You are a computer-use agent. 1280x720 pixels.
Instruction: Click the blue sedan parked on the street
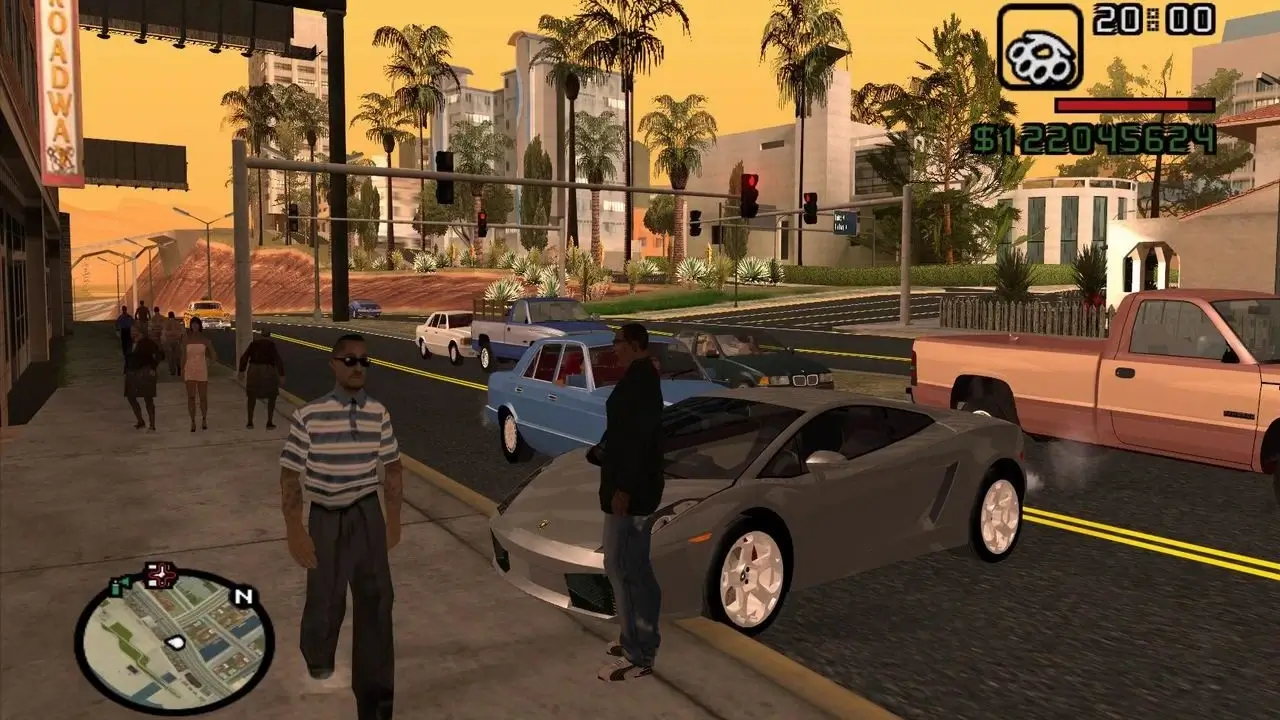[560, 400]
